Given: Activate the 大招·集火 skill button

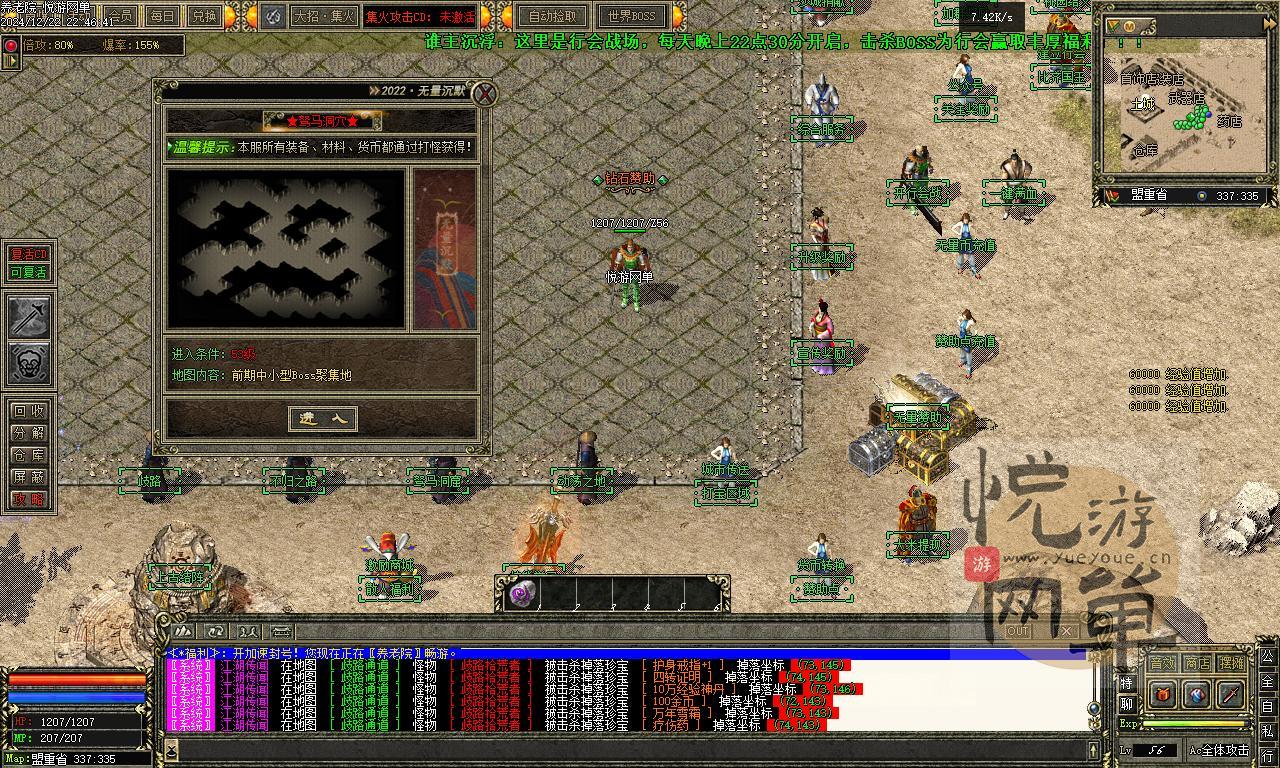Looking at the screenshot, I should point(323,16).
